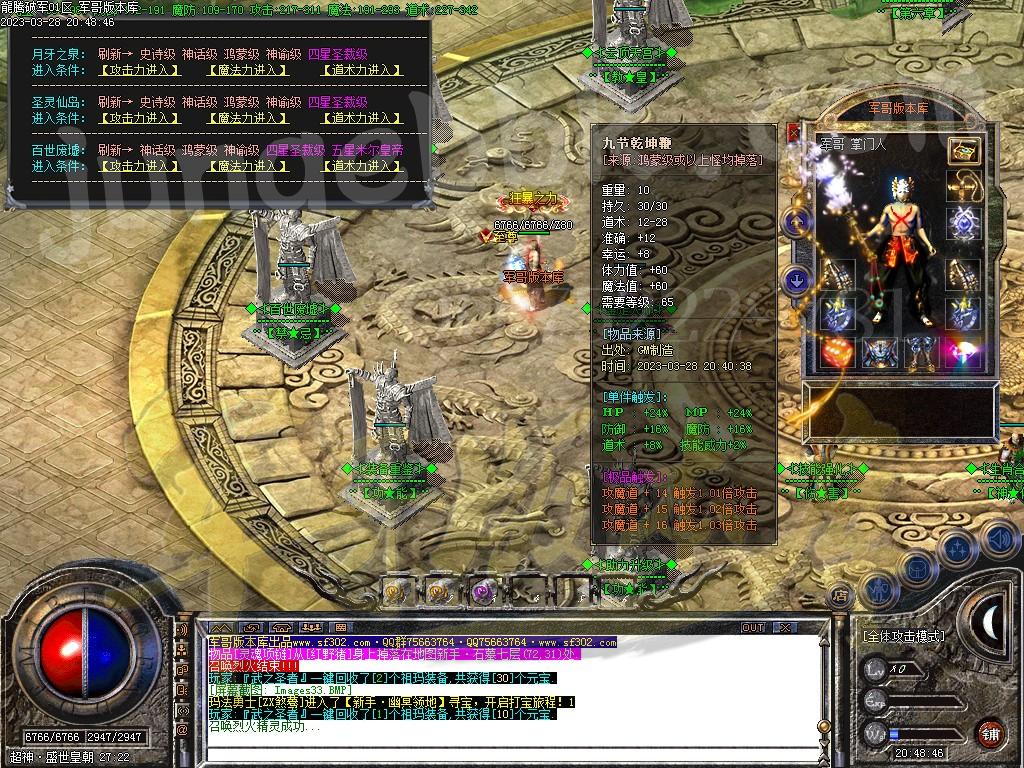Enter 百世废墟 via 【道术力进入】 link

click(361, 166)
